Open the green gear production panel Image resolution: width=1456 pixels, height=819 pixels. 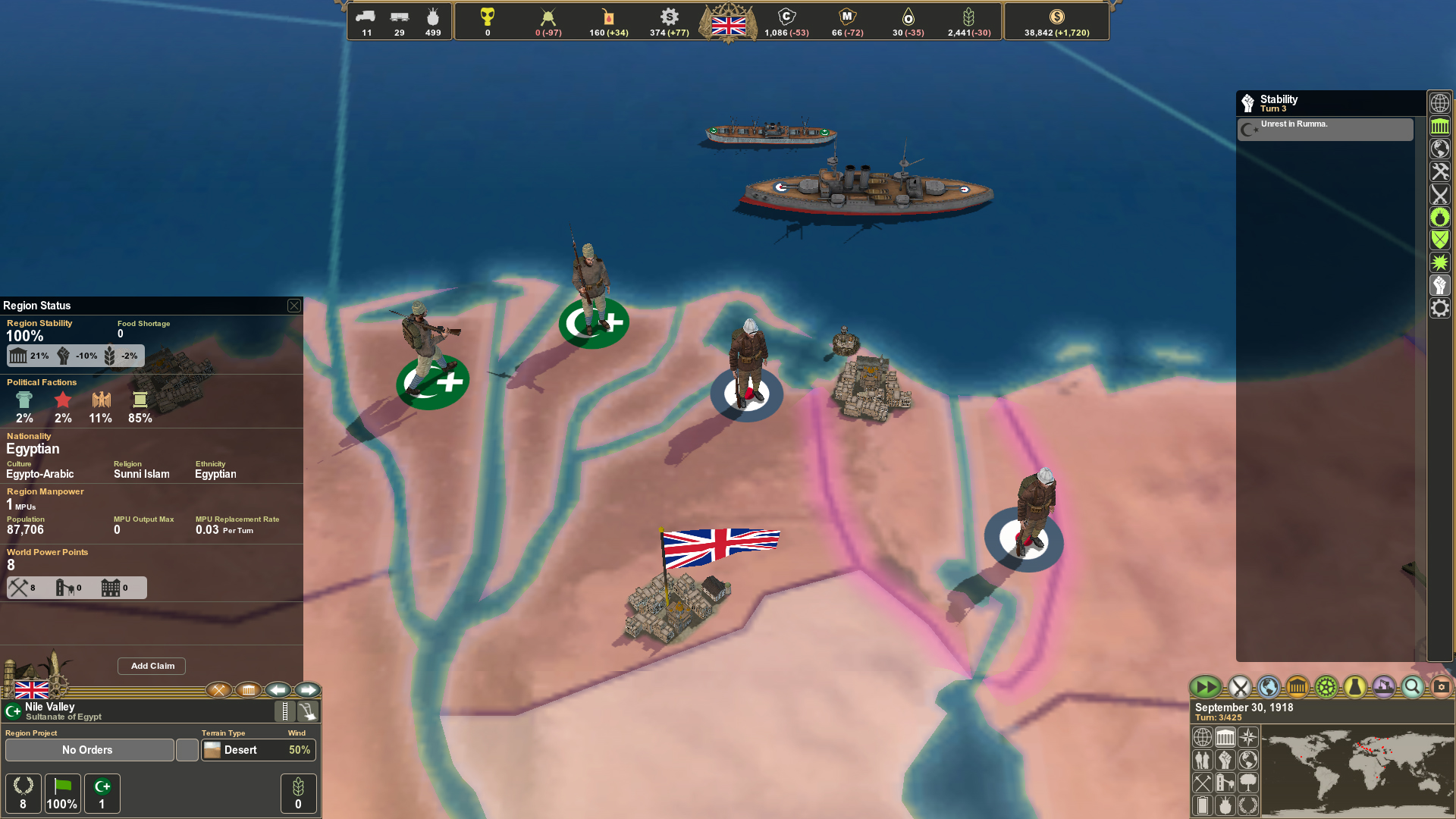pyautogui.click(x=1324, y=687)
